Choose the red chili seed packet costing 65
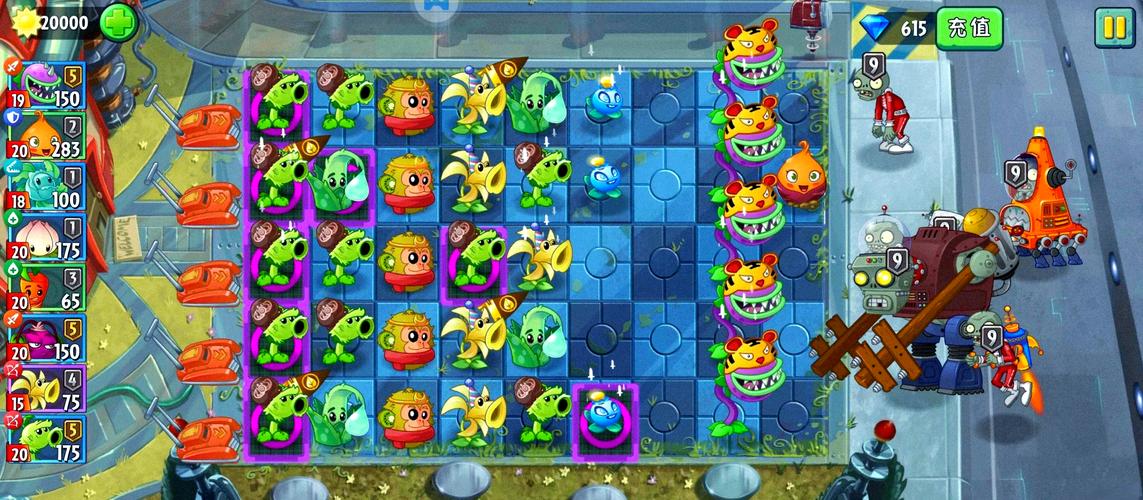The width and height of the screenshot is (1143, 500). [x=47, y=289]
